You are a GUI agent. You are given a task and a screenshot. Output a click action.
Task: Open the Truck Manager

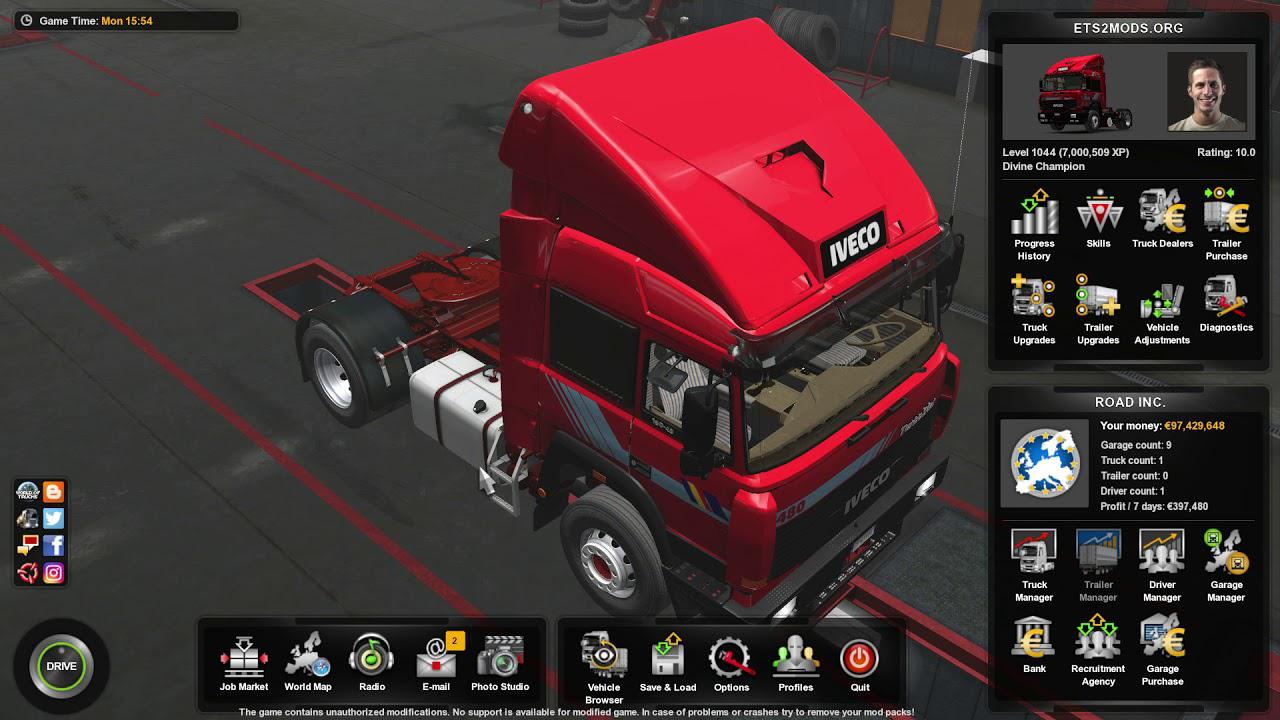pos(1034,560)
